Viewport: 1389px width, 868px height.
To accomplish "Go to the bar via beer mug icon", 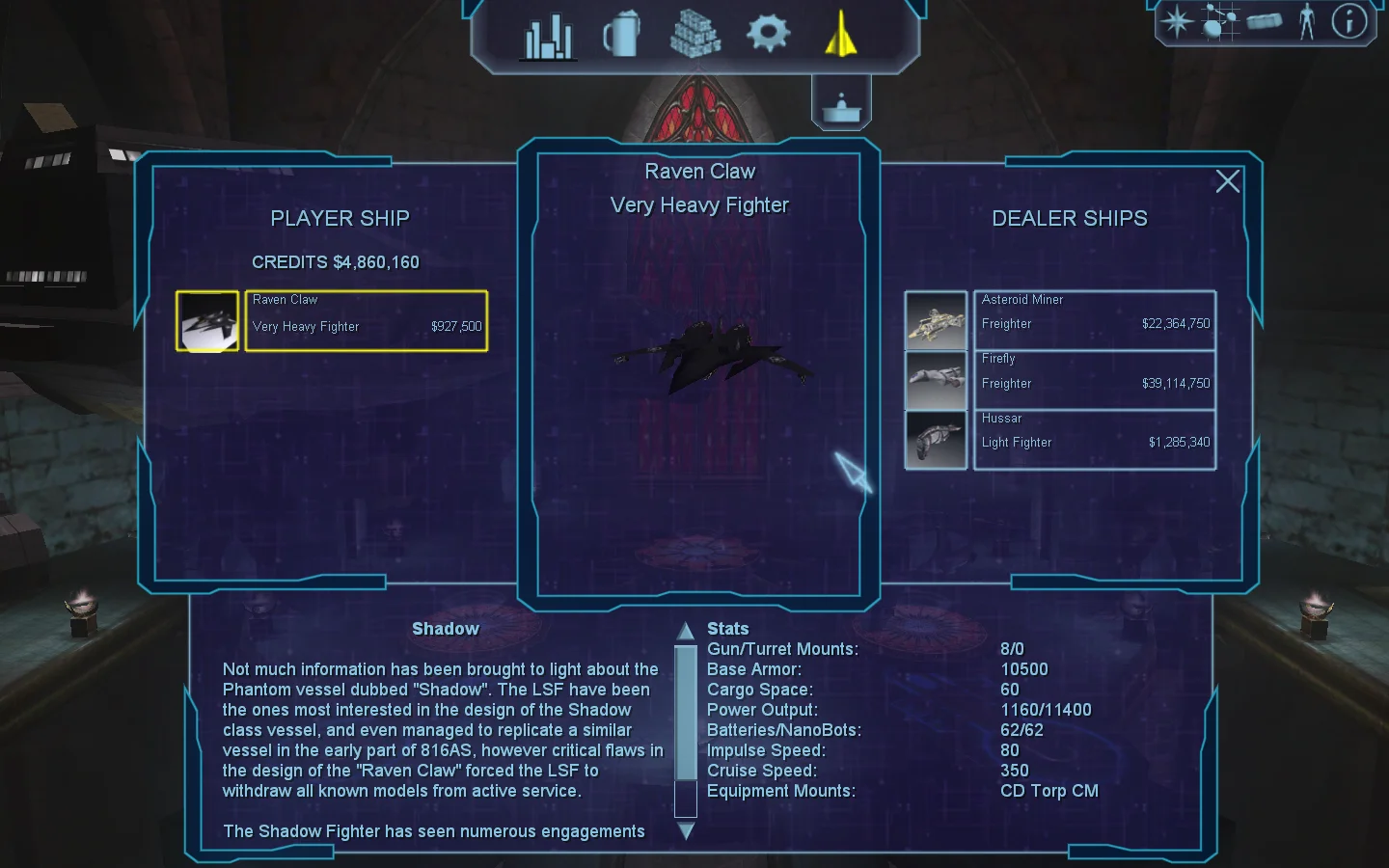I will tap(621, 35).
